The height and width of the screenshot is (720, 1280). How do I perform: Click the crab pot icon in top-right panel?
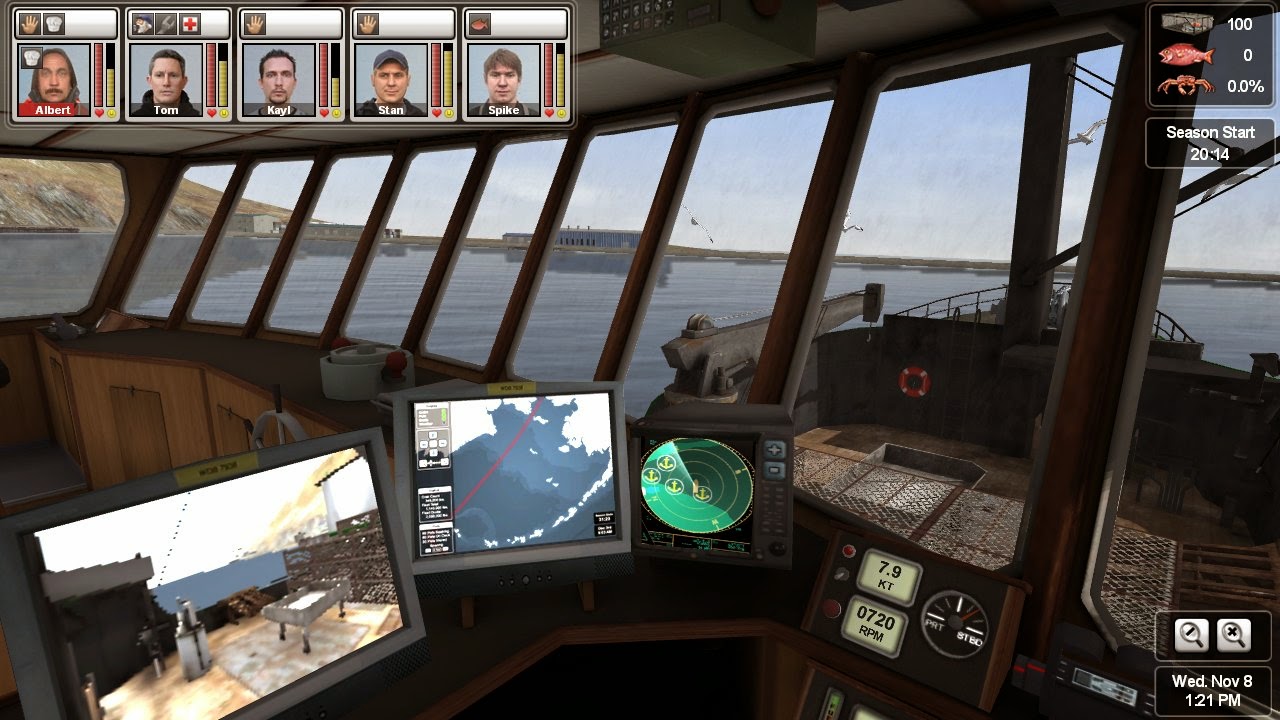coord(1186,24)
